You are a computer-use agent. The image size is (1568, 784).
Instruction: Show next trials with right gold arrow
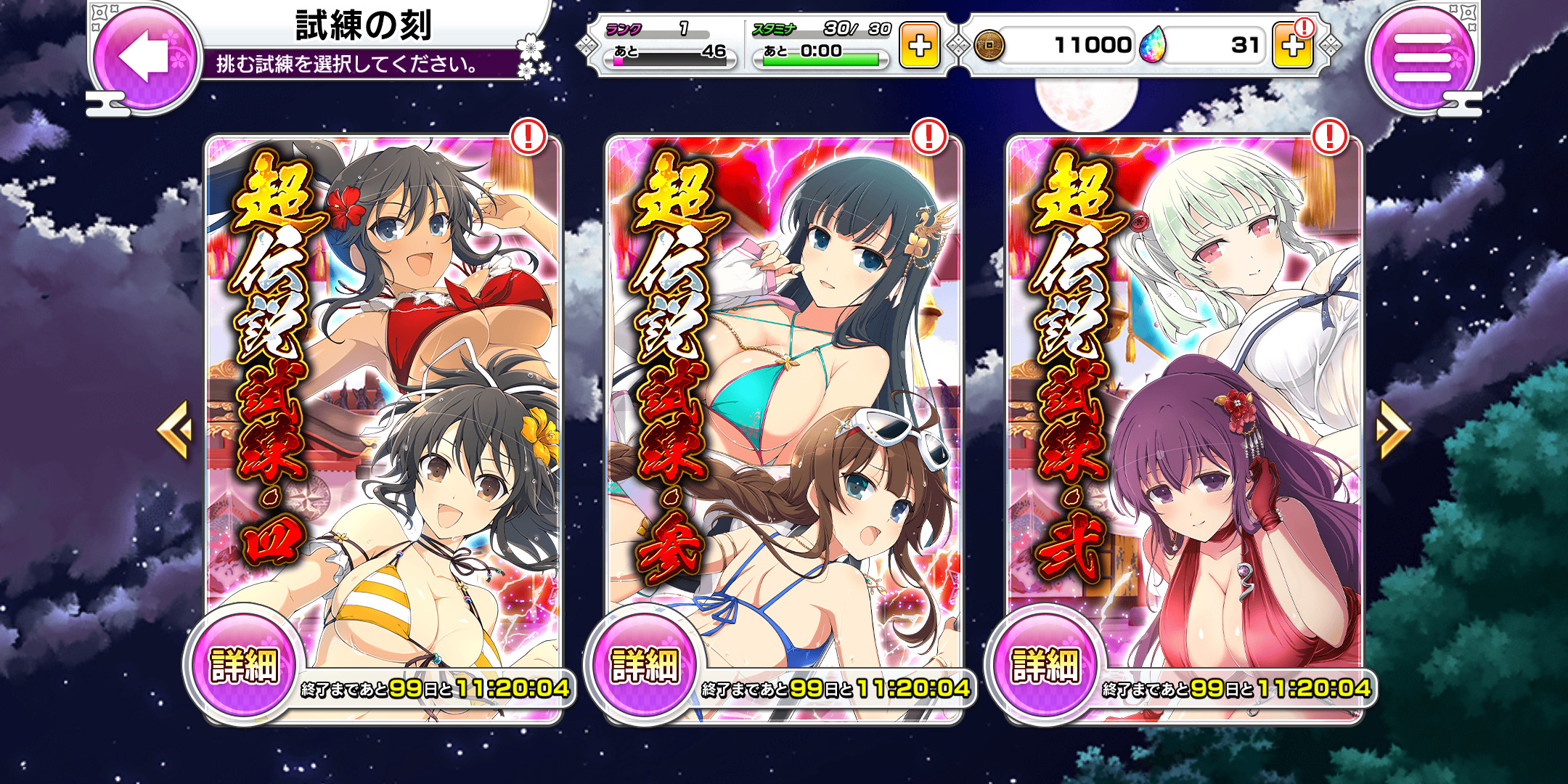(1392, 430)
